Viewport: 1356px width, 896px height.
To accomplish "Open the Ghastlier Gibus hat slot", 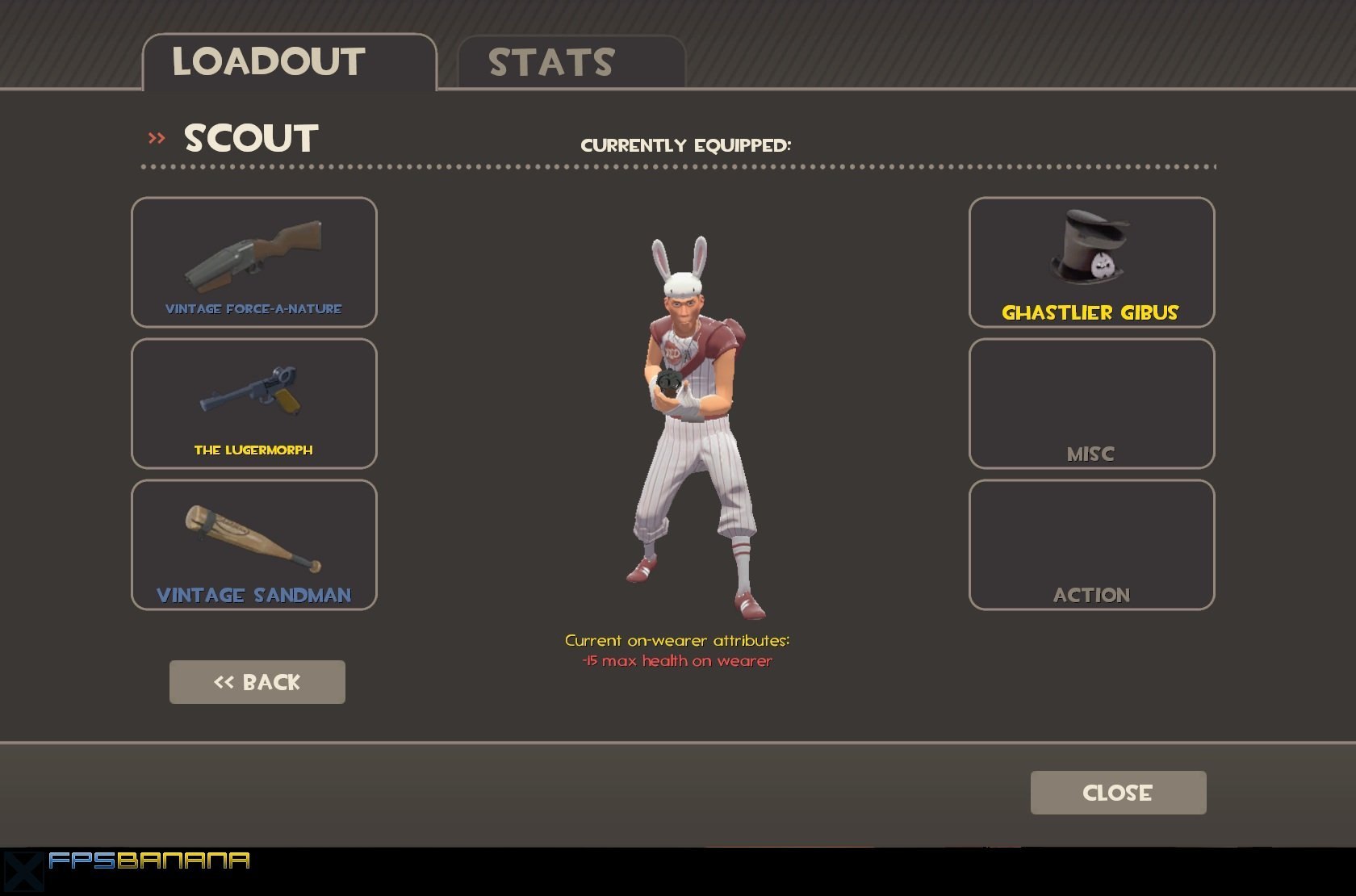I will coord(1091,262).
